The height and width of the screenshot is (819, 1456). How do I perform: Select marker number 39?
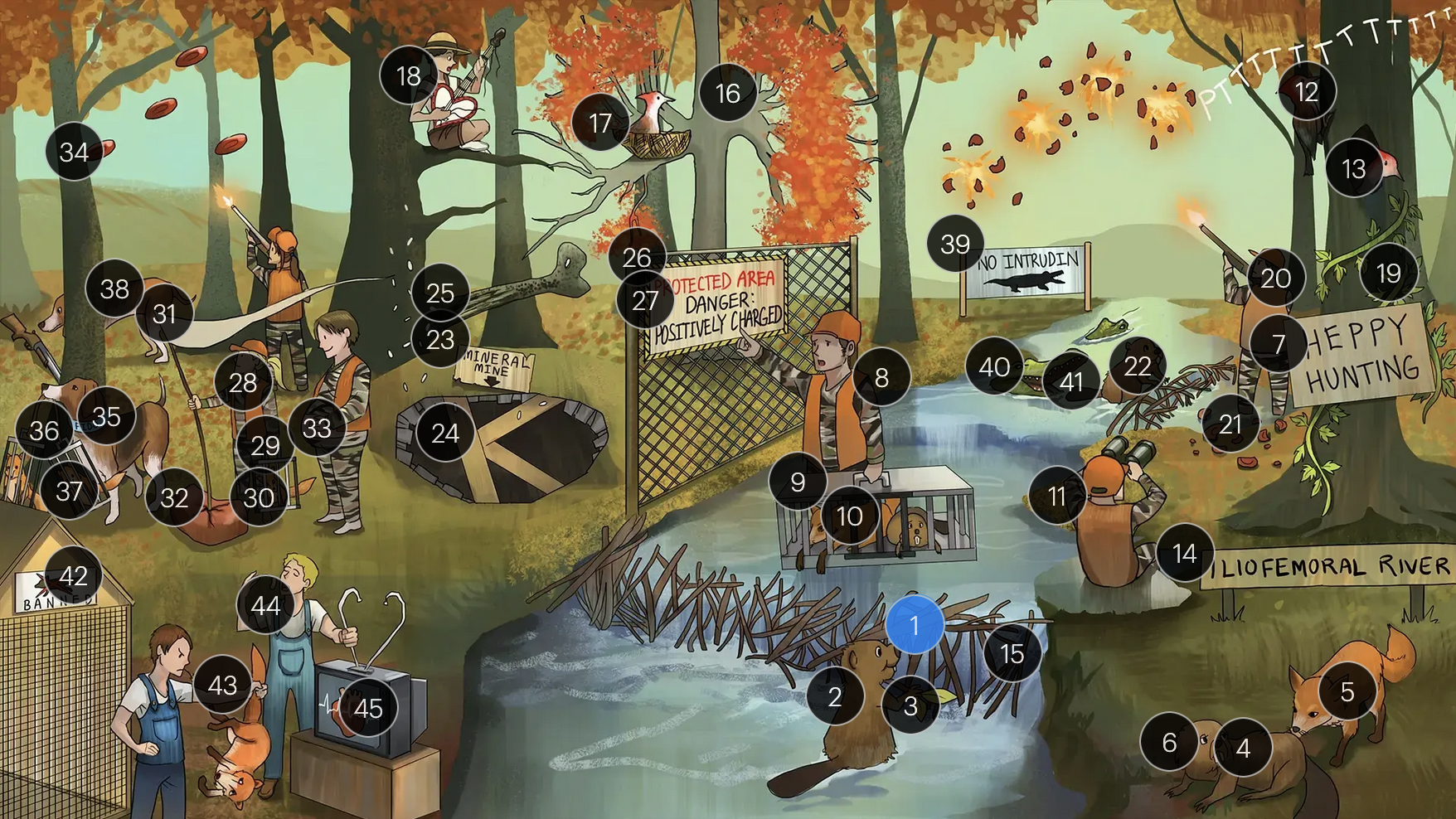955,244
